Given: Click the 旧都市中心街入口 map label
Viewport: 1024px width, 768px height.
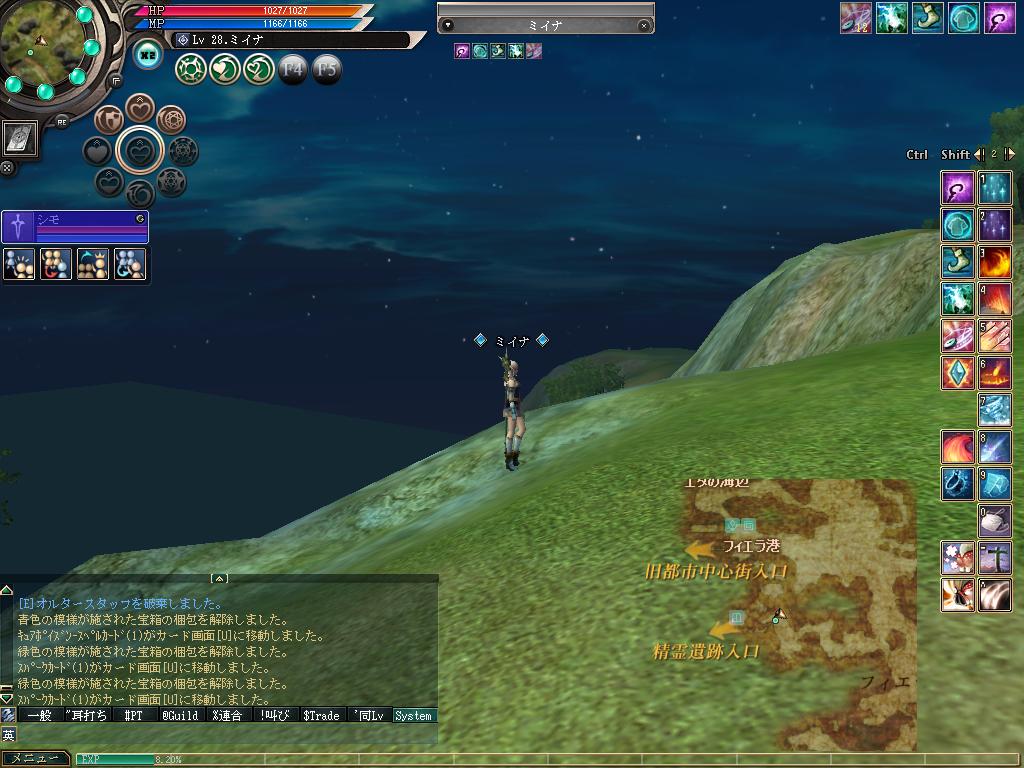Looking at the screenshot, I should point(716,572).
